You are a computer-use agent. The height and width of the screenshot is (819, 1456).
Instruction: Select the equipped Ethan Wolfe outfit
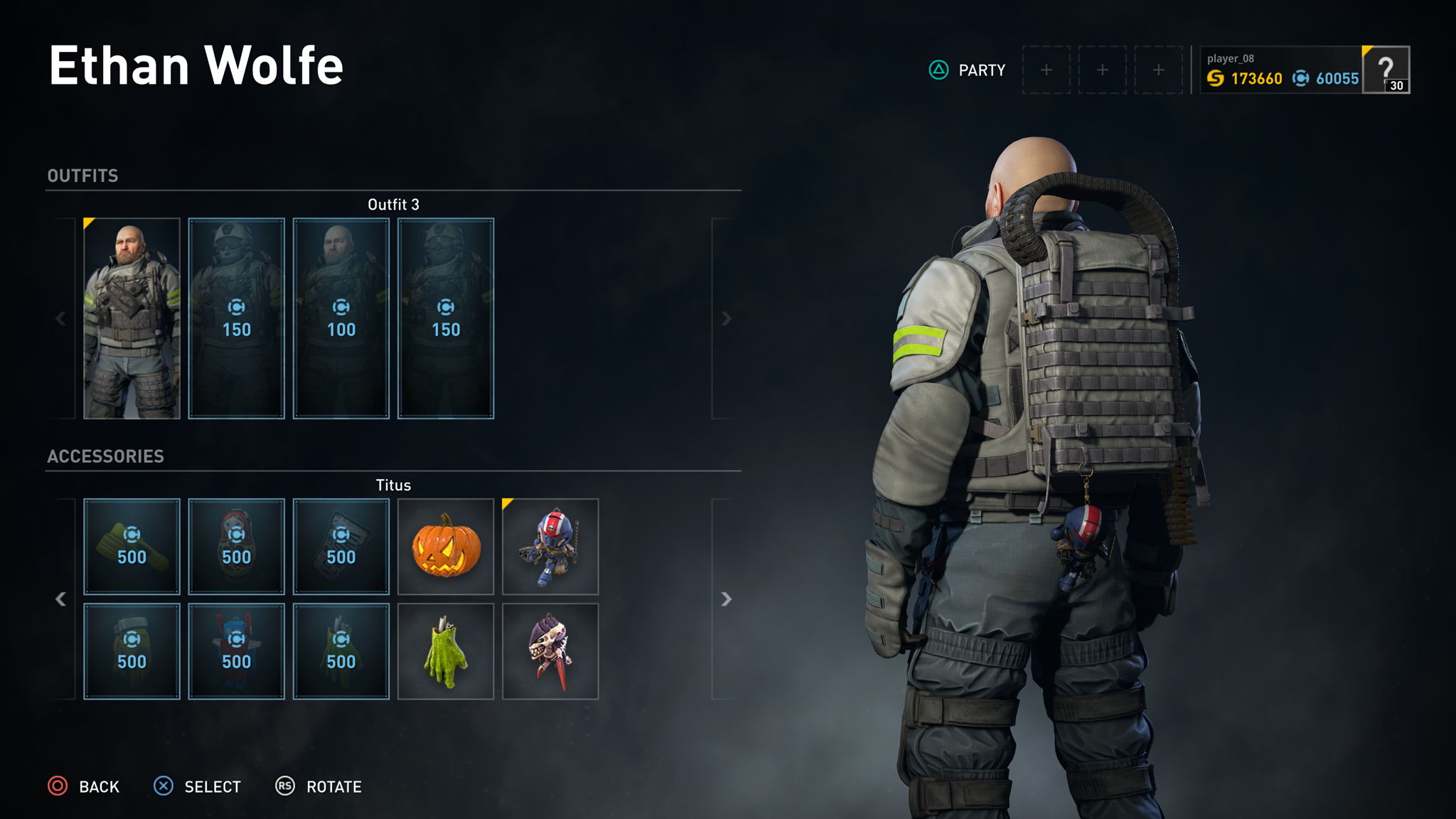(x=132, y=318)
